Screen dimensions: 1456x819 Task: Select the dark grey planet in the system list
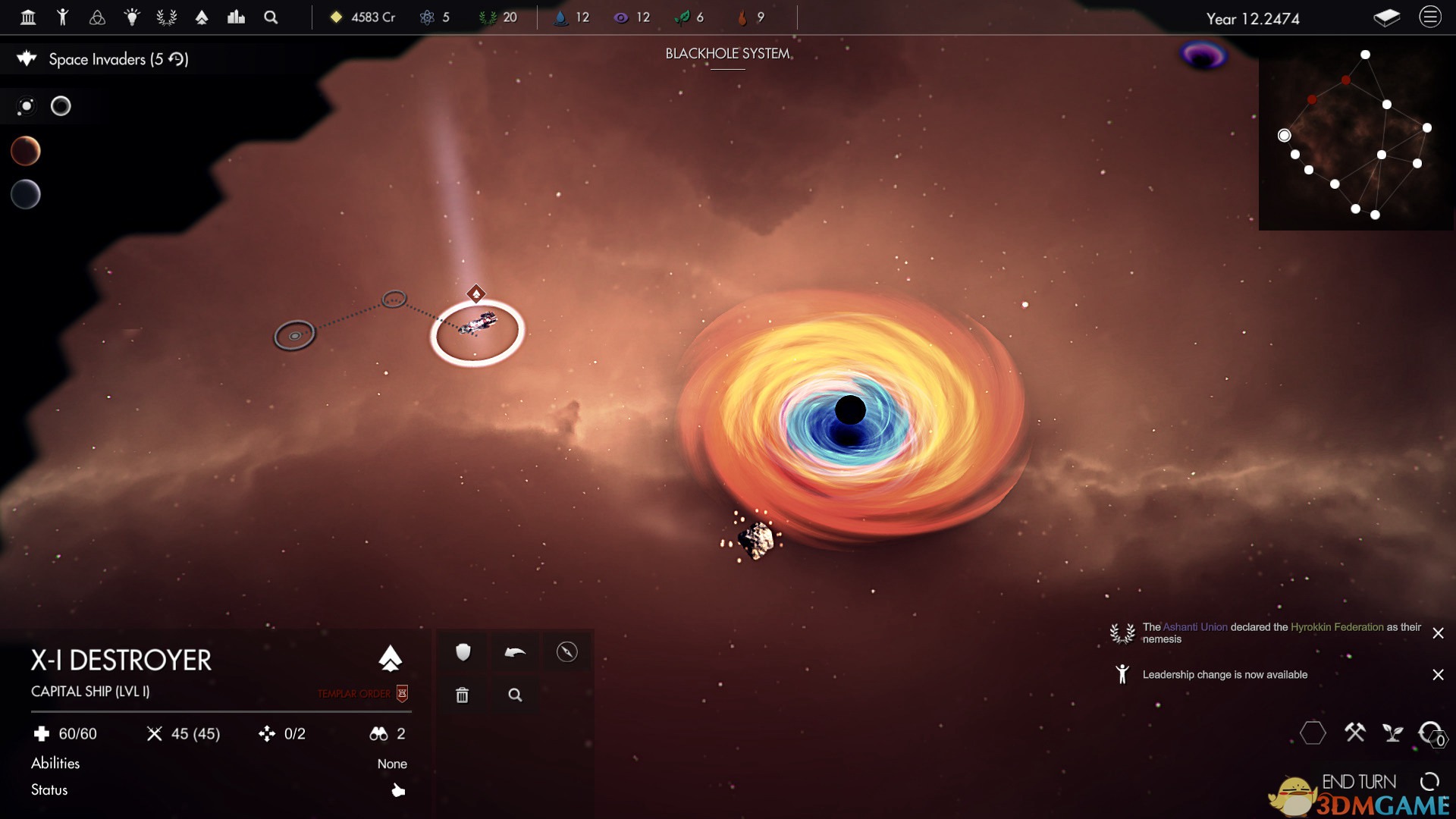(25, 194)
